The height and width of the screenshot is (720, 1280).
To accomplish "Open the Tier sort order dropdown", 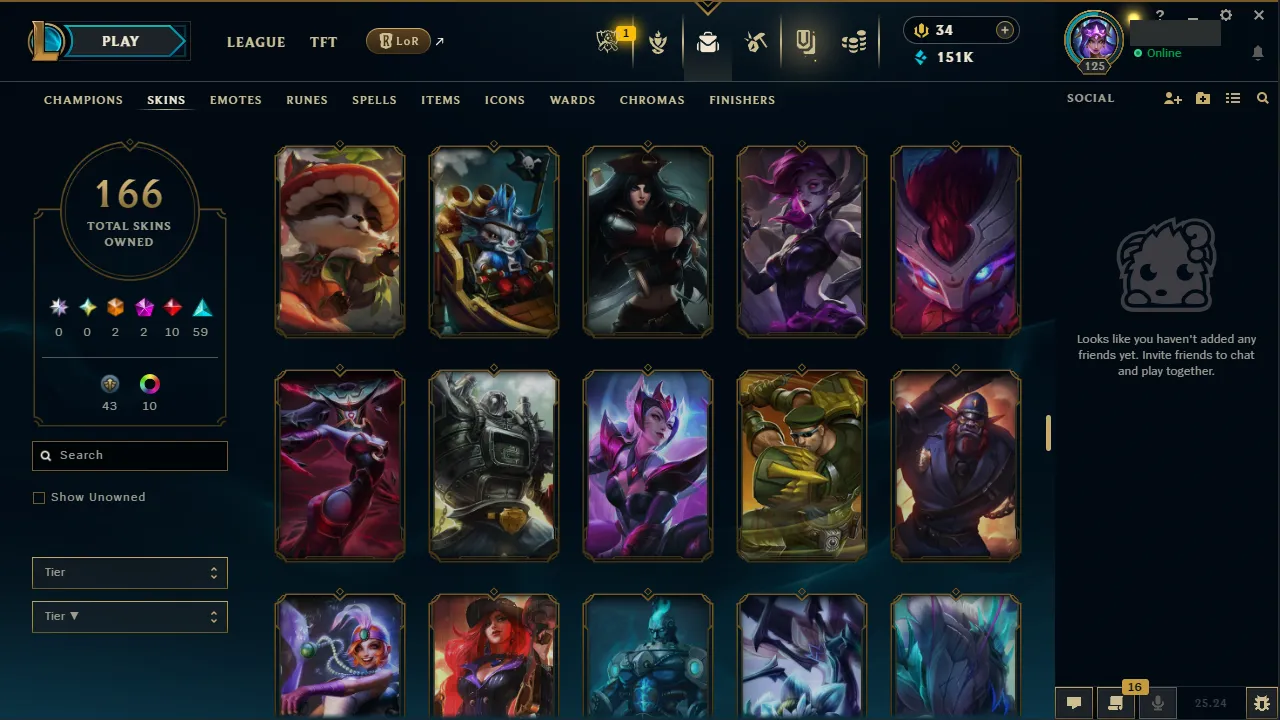I will (129, 616).
